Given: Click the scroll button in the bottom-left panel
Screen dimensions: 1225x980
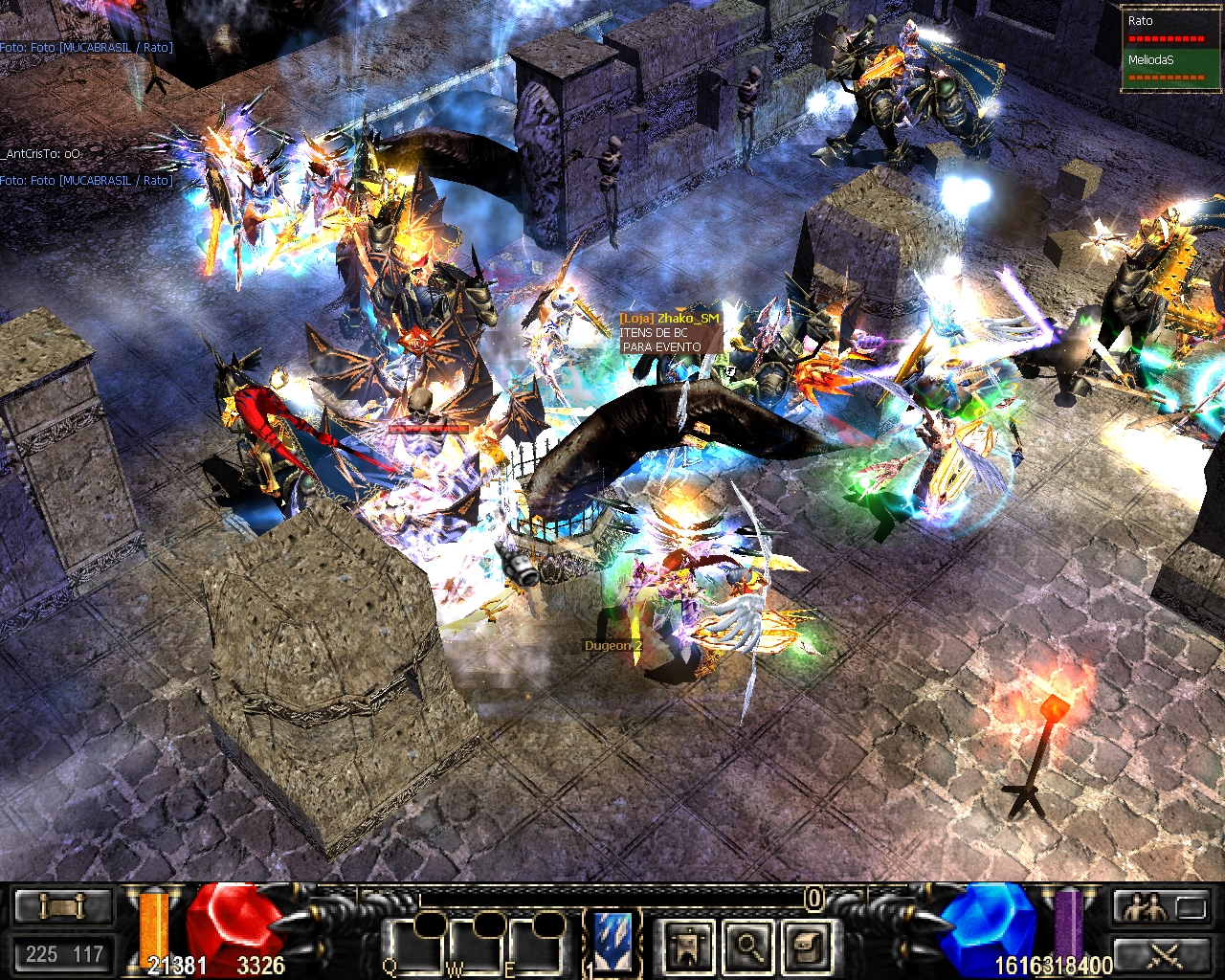Looking at the screenshot, I should pyautogui.click(x=63, y=905).
